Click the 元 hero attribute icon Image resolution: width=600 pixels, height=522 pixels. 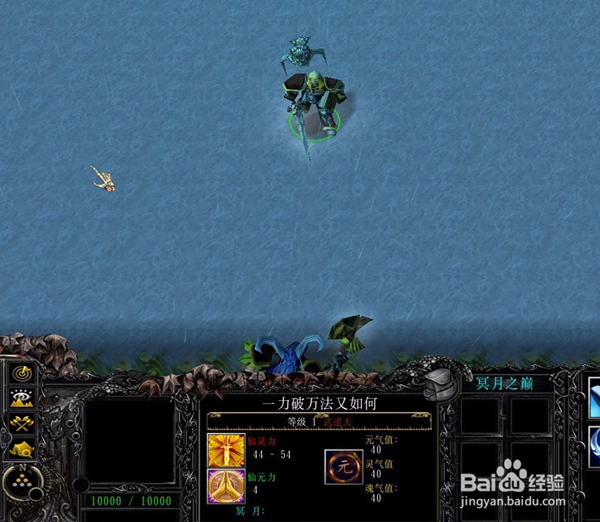tap(344, 465)
